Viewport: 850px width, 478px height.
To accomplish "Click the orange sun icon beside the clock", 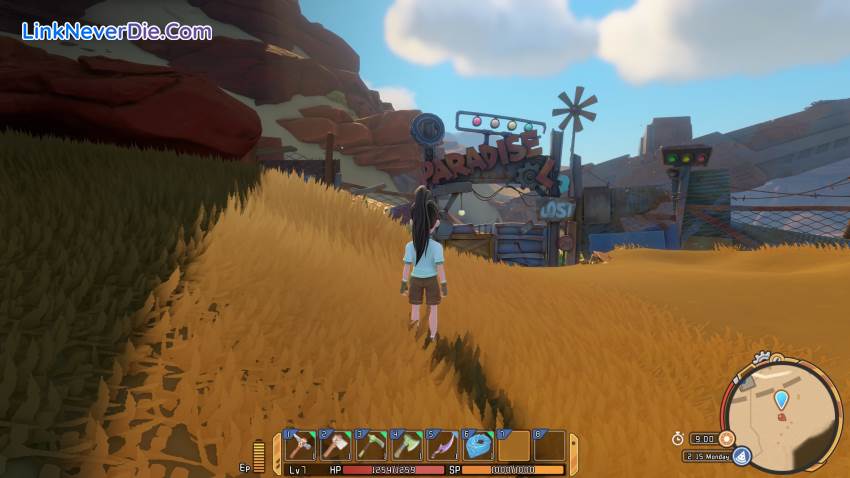I will [727, 438].
